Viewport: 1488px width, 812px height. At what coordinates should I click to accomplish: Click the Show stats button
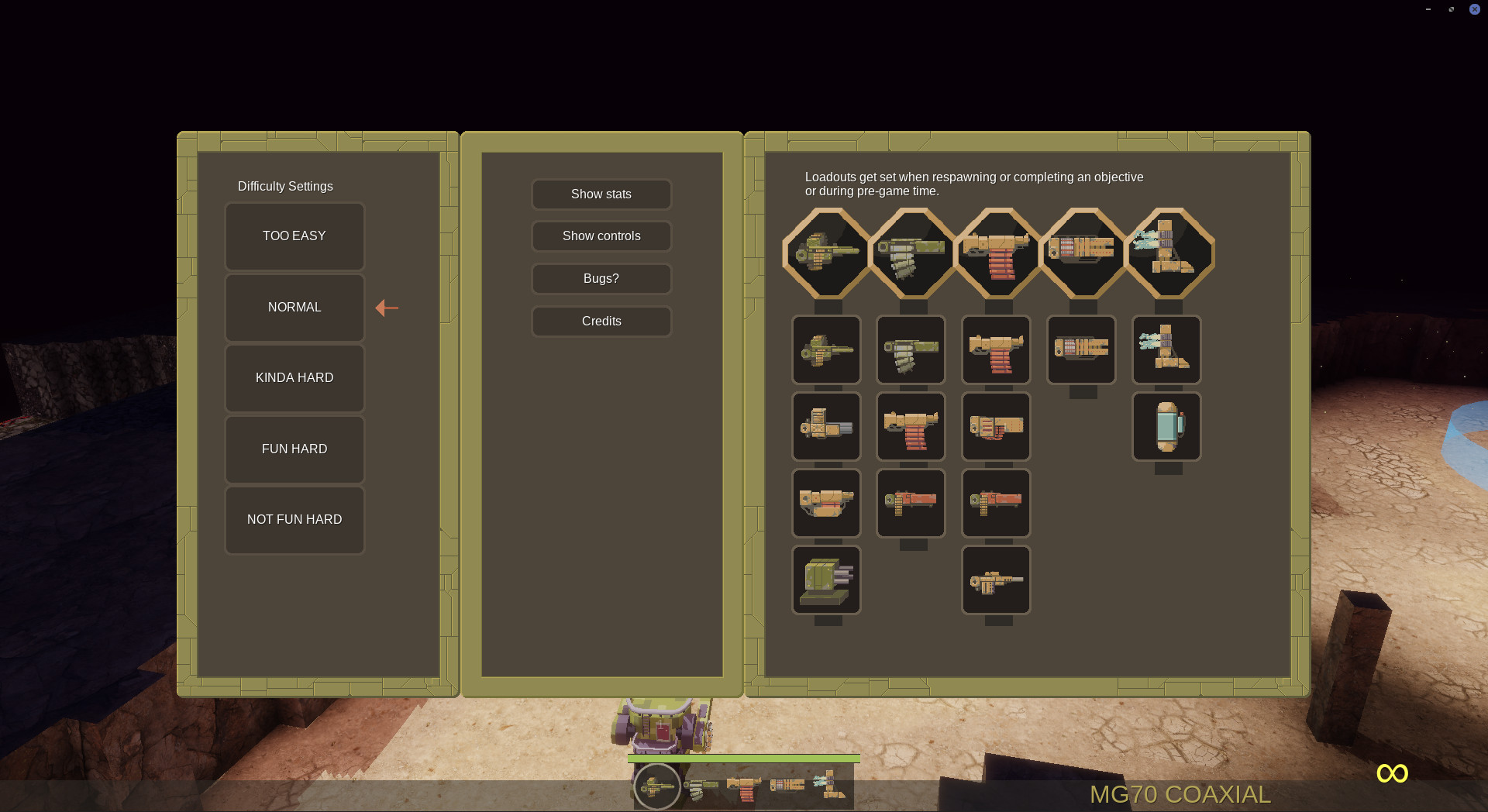pyautogui.click(x=601, y=194)
